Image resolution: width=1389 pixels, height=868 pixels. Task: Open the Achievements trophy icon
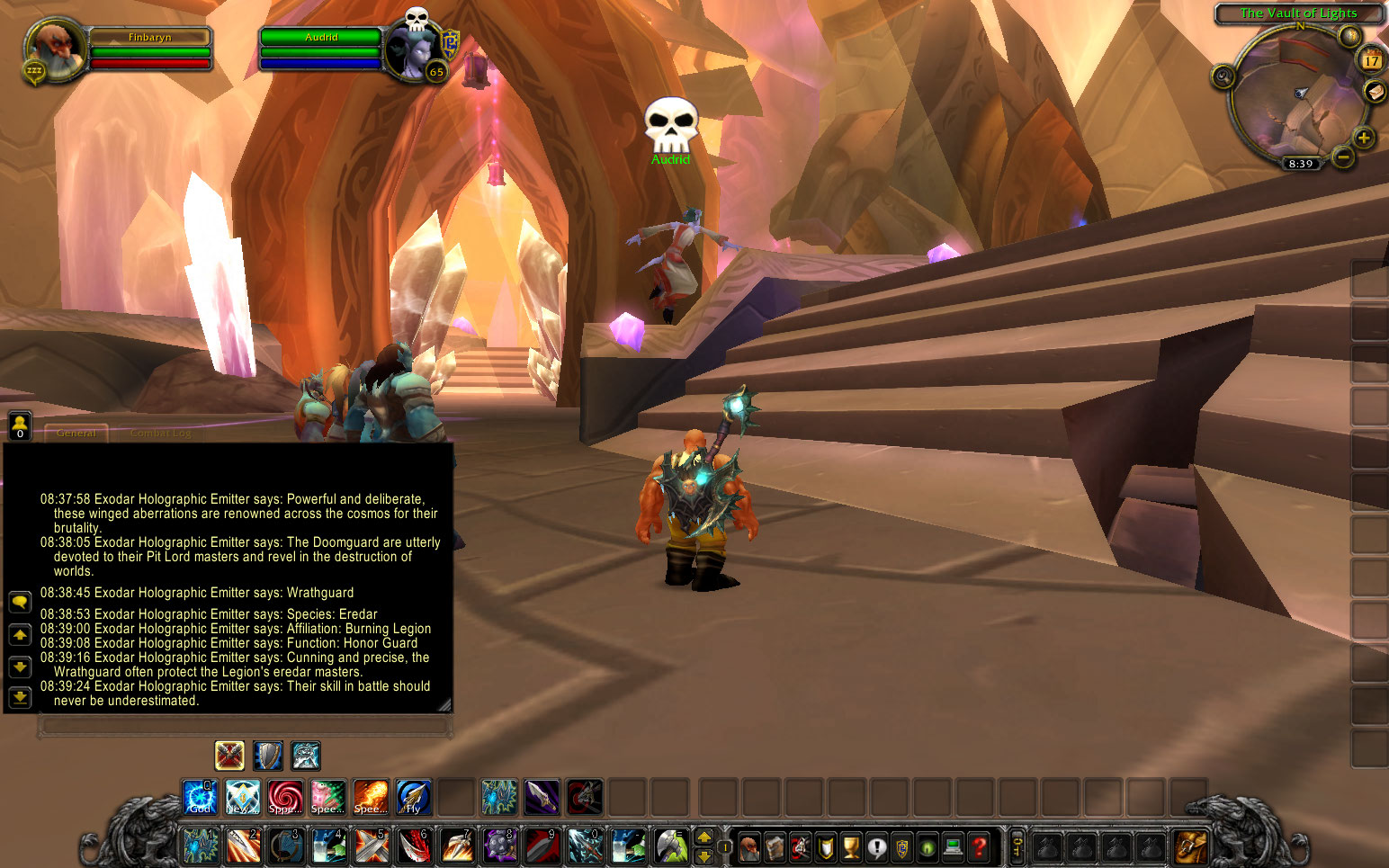[x=850, y=847]
